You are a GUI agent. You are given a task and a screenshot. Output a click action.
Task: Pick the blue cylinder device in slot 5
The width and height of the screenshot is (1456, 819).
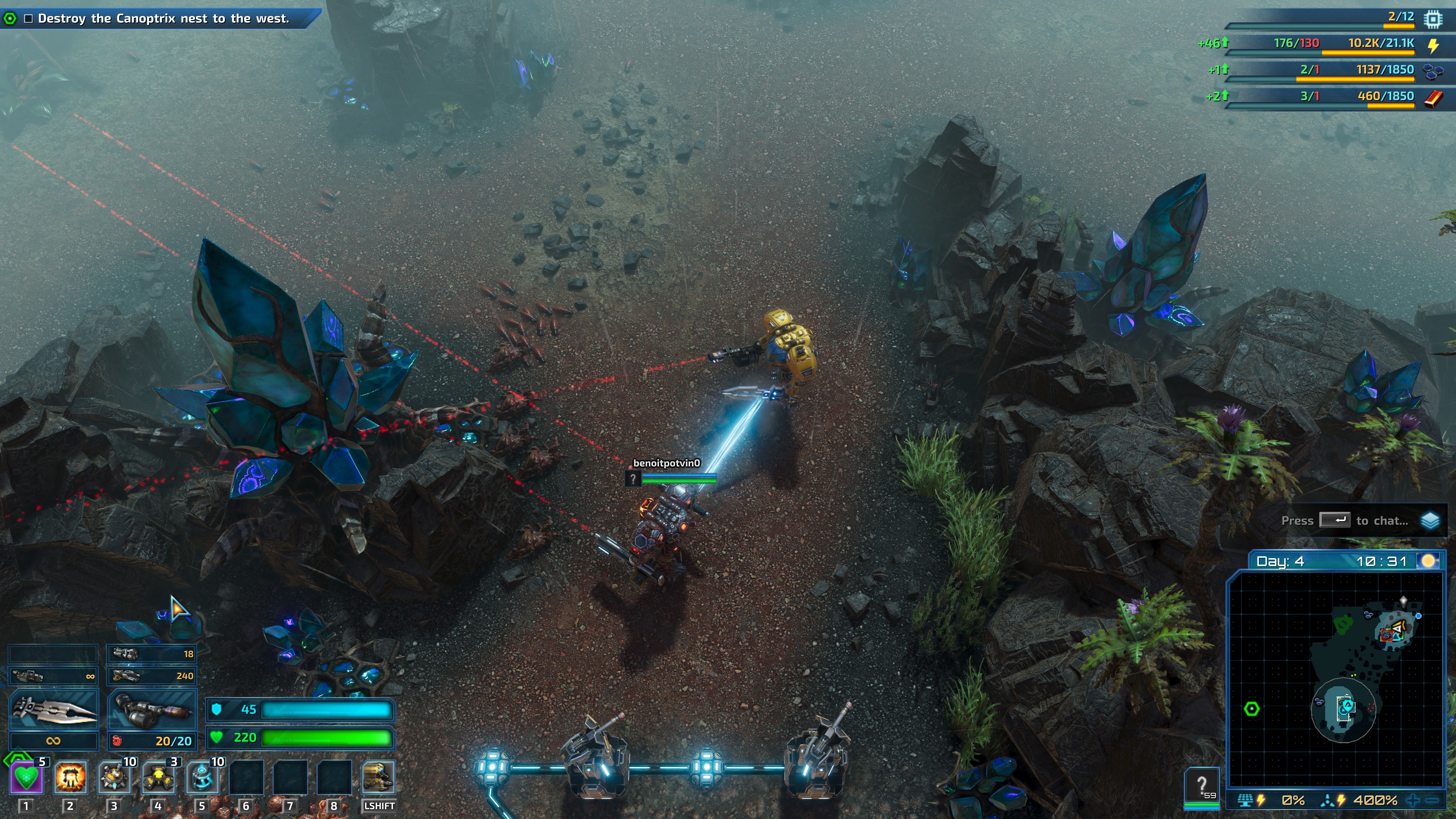click(x=202, y=778)
